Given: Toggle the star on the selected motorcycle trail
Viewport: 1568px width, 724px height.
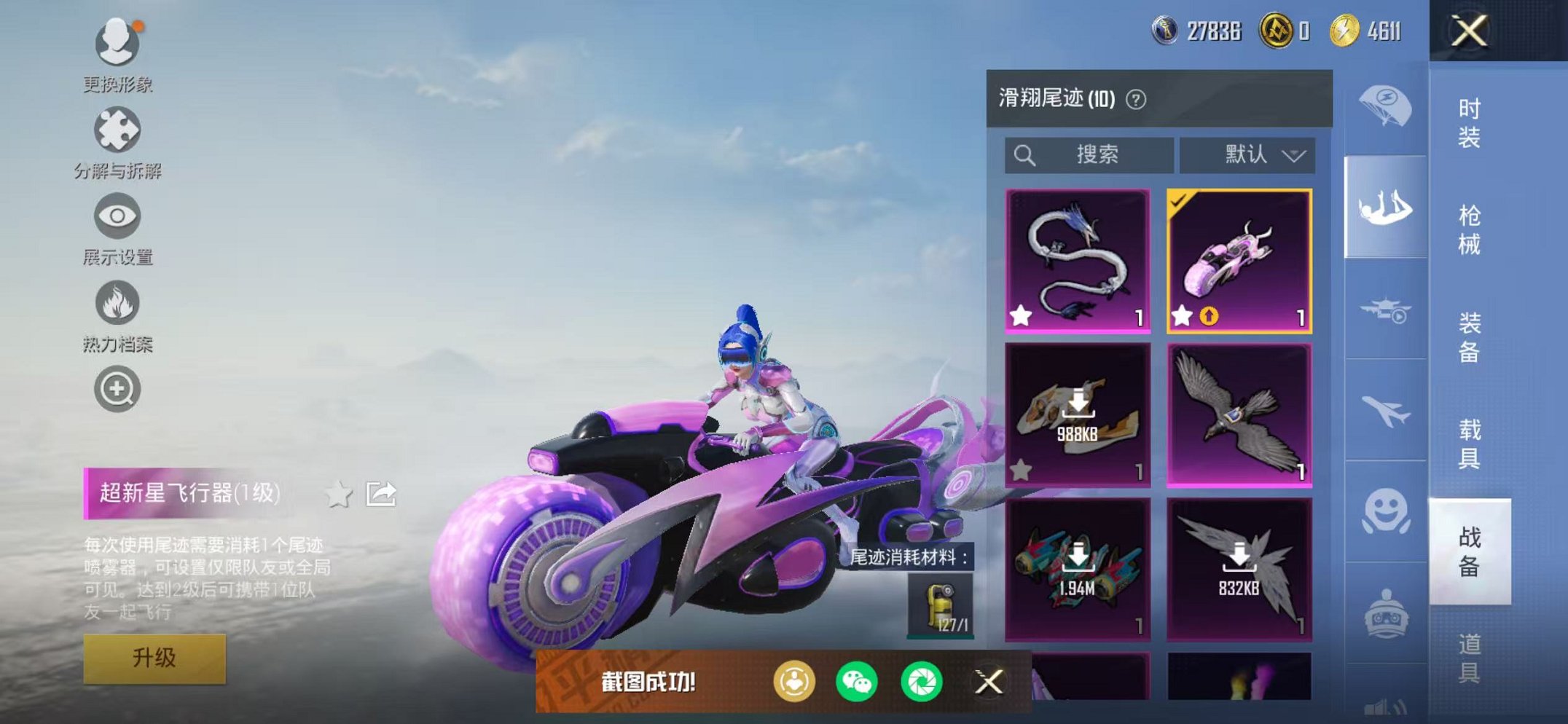Looking at the screenshot, I should 1181,315.
